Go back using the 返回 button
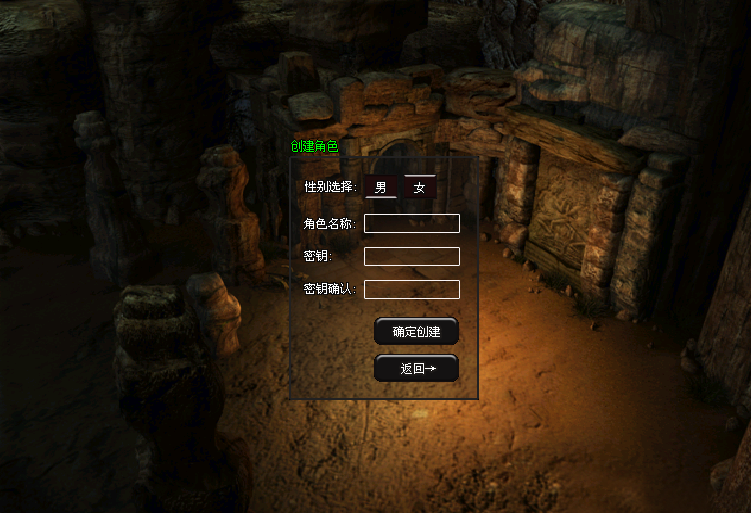 point(416,368)
